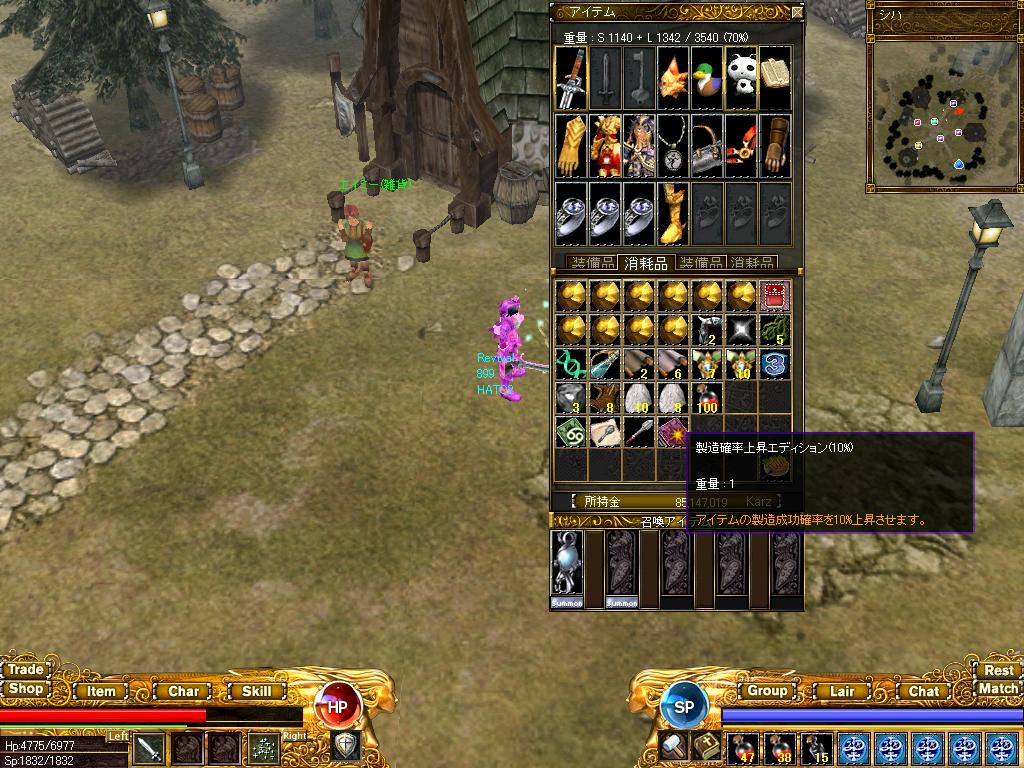Select the pendant necklace equipment slot
Viewport: 1024px width, 768px height.
tap(673, 146)
